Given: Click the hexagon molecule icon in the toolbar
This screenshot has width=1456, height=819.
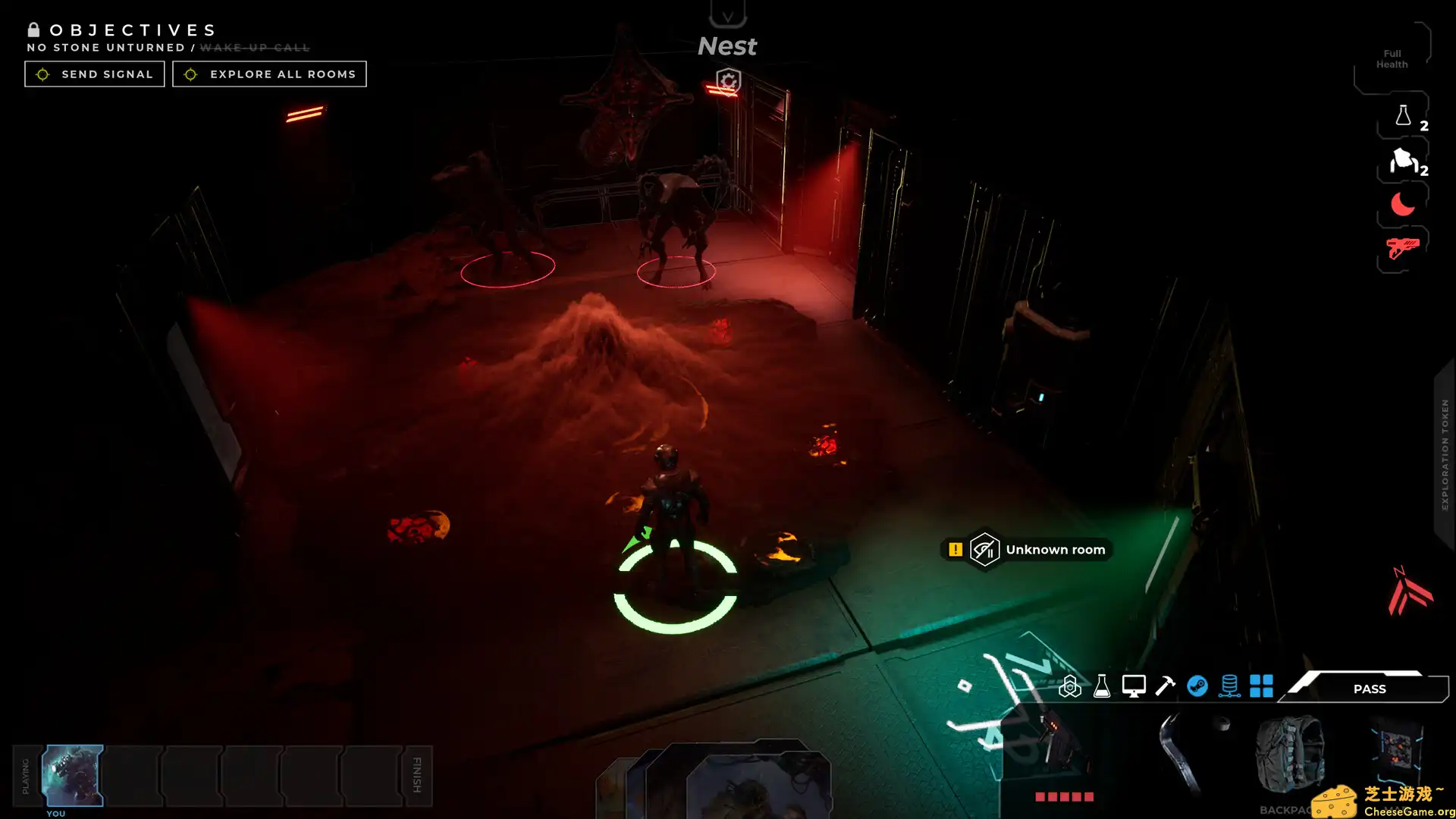Looking at the screenshot, I should (1069, 687).
